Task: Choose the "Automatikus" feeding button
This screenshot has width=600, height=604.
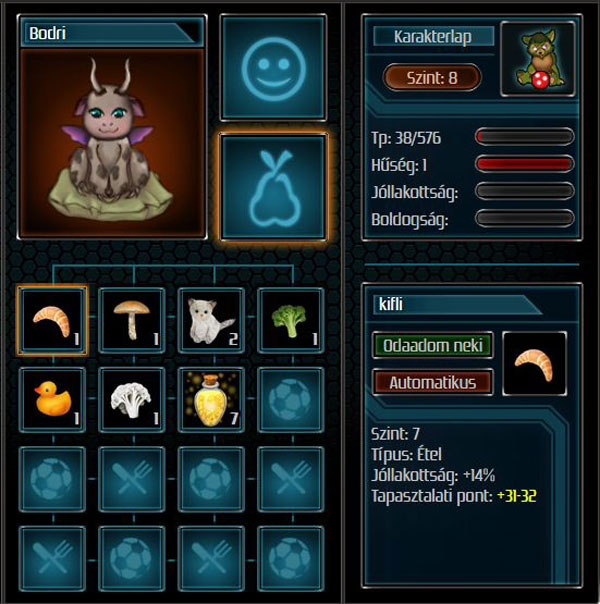Action: tap(433, 382)
